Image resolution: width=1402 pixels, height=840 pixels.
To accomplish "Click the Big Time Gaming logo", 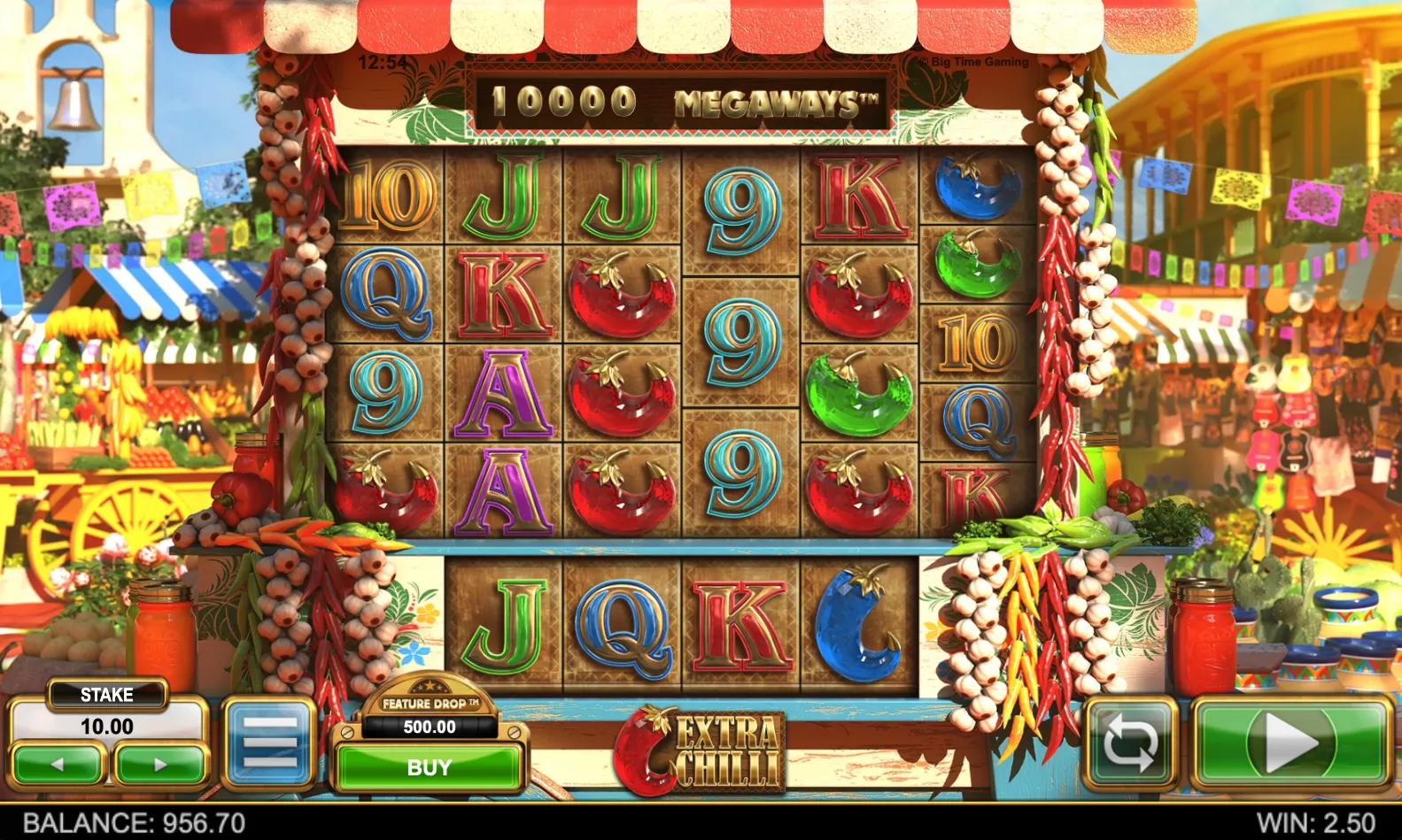I will point(971,62).
